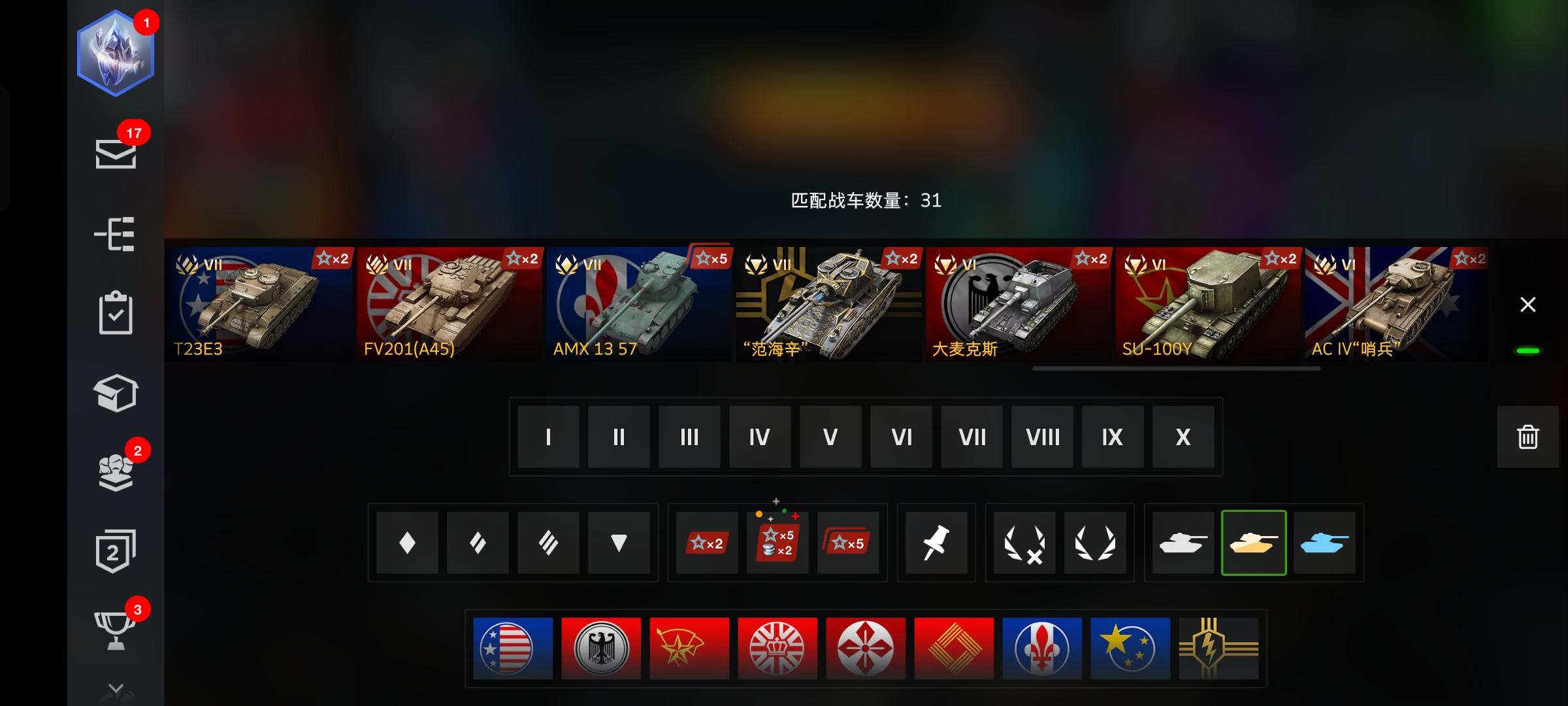Select tier VII filter
1568x706 pixels.
tap(971, 437)
